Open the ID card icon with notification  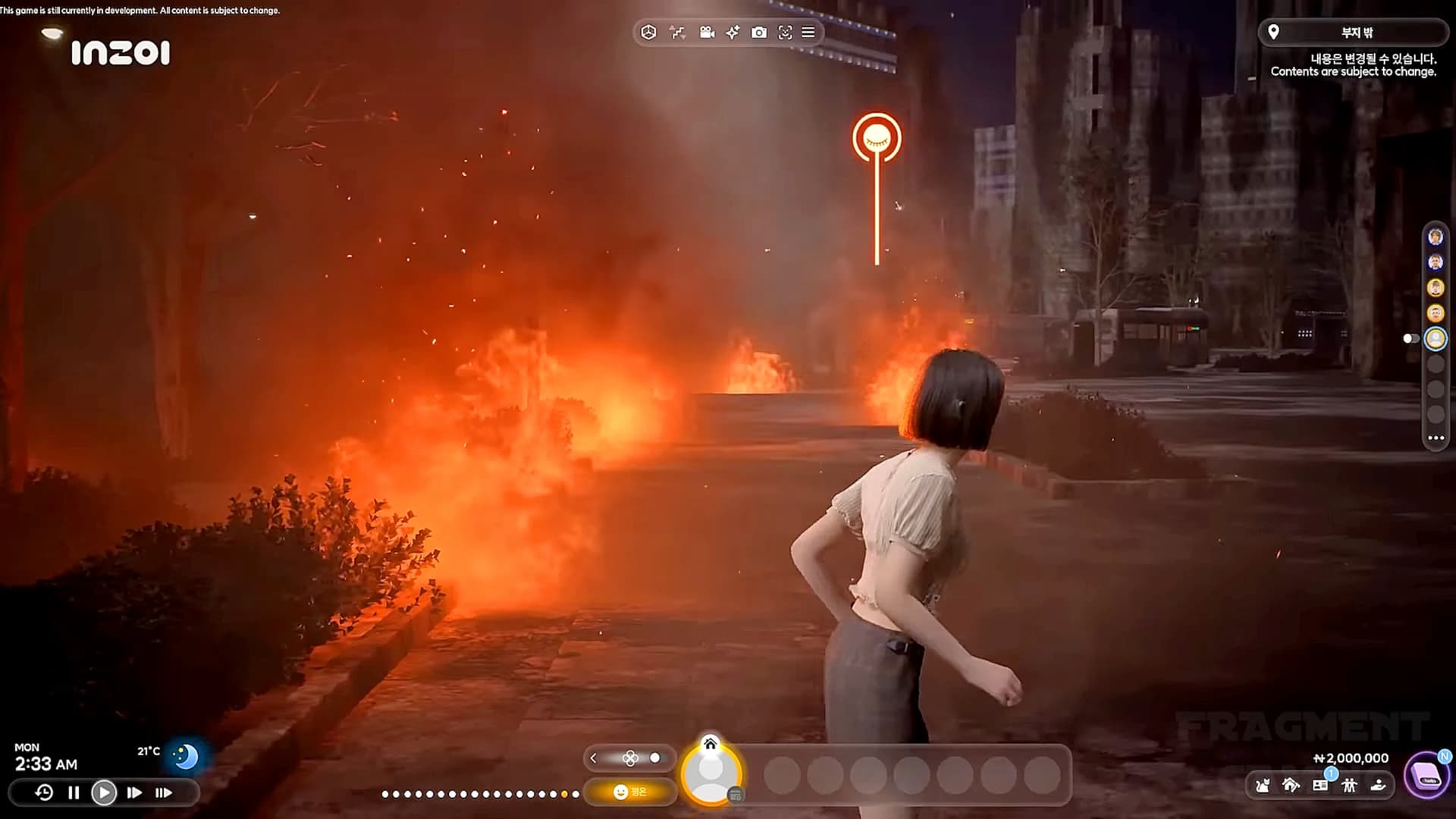pos(1320,785)
